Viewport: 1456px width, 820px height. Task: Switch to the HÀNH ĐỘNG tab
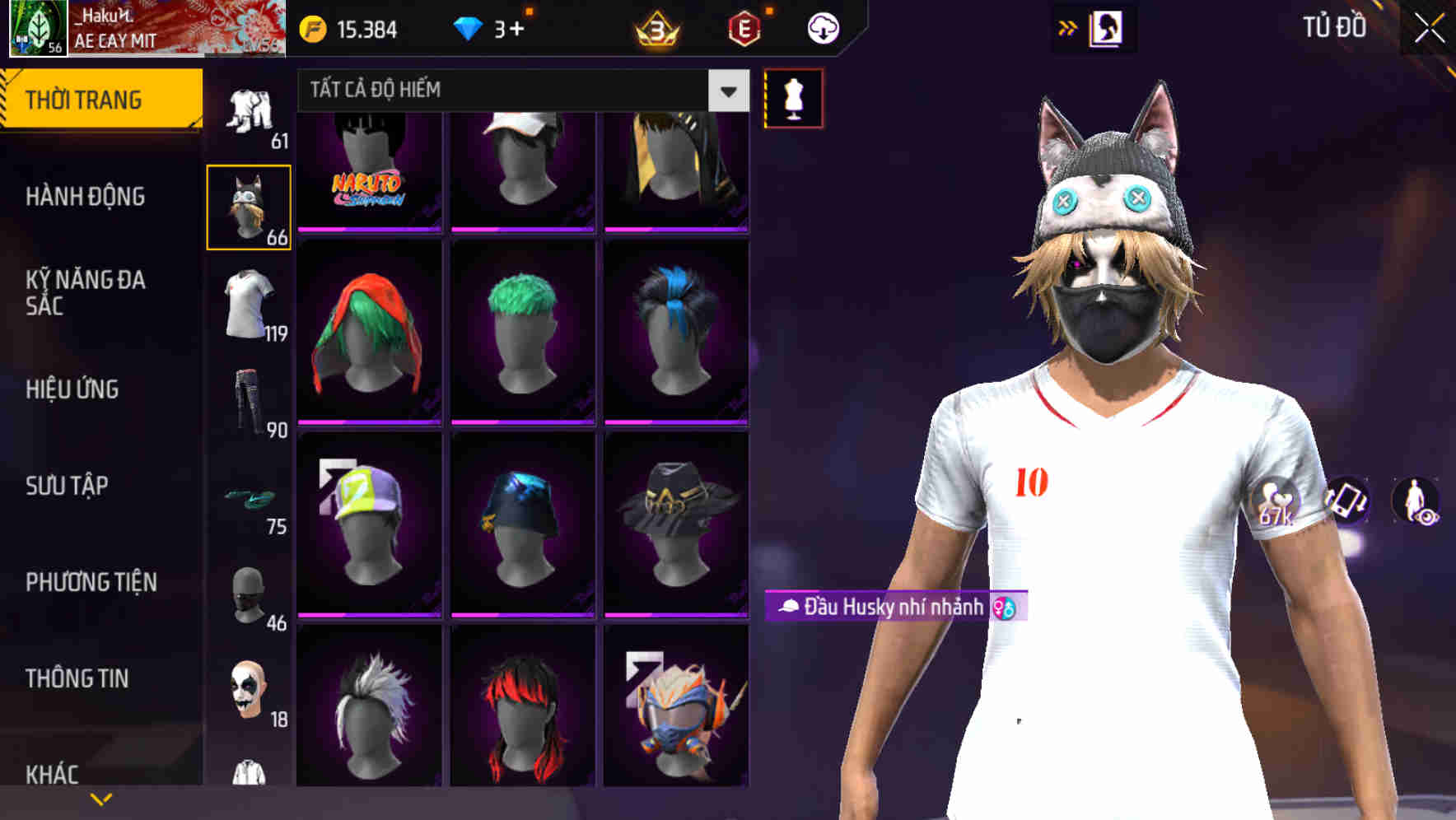tap(83, 198)
